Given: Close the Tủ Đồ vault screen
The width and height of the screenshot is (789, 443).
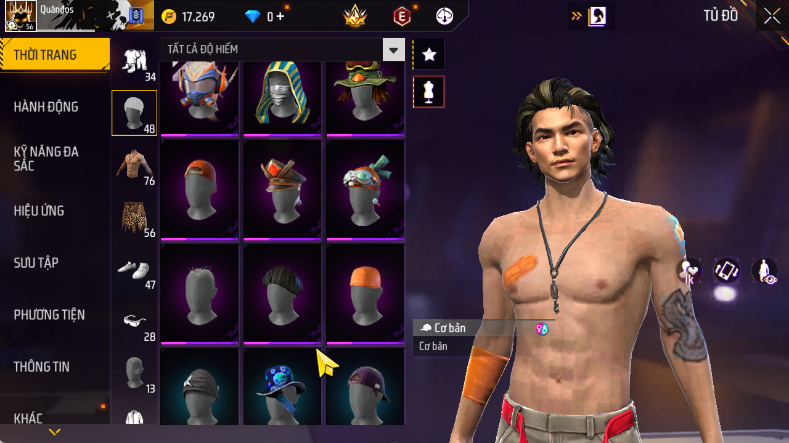Looking at the screenshot, I should click(772, 15).
